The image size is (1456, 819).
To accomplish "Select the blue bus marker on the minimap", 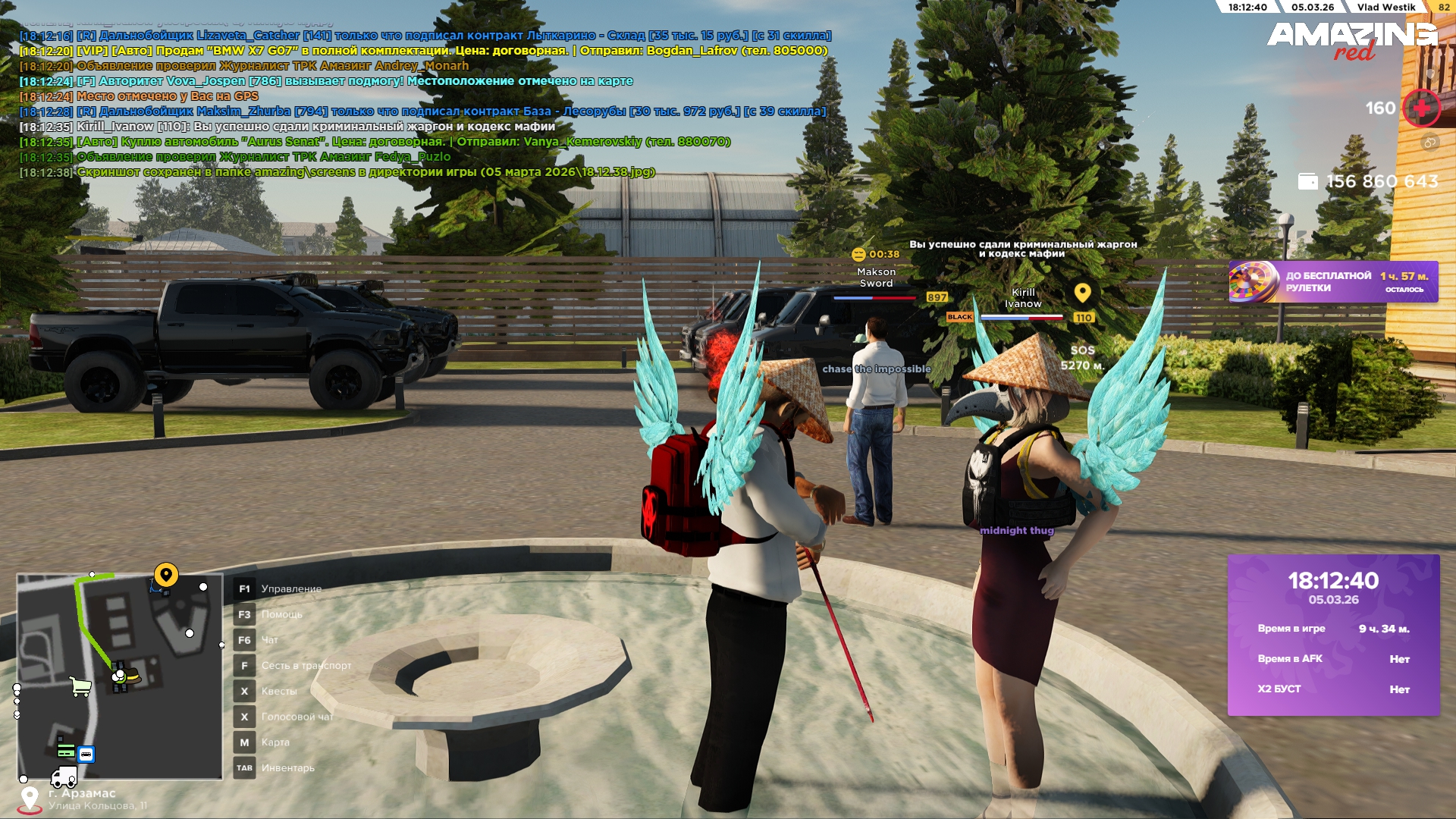I will [86, 755].
